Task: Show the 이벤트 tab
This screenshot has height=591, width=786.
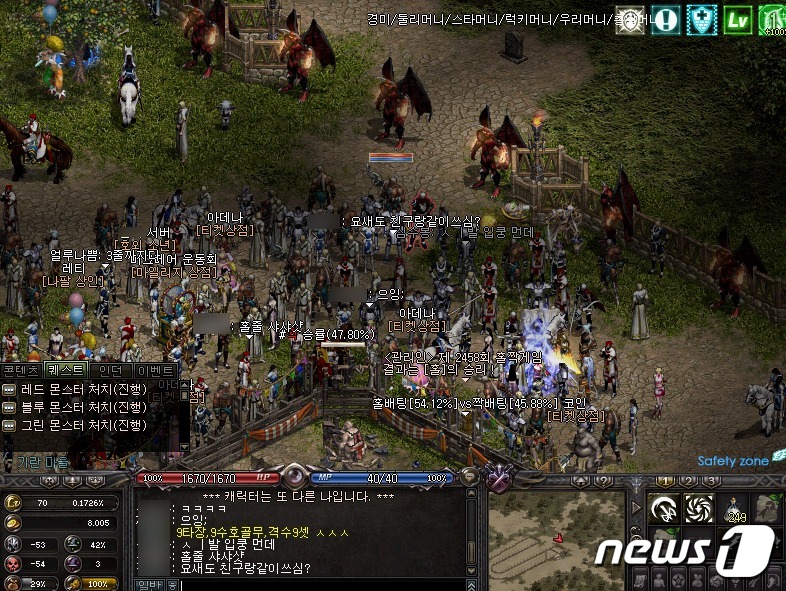Action: click(x=155, y=370)
